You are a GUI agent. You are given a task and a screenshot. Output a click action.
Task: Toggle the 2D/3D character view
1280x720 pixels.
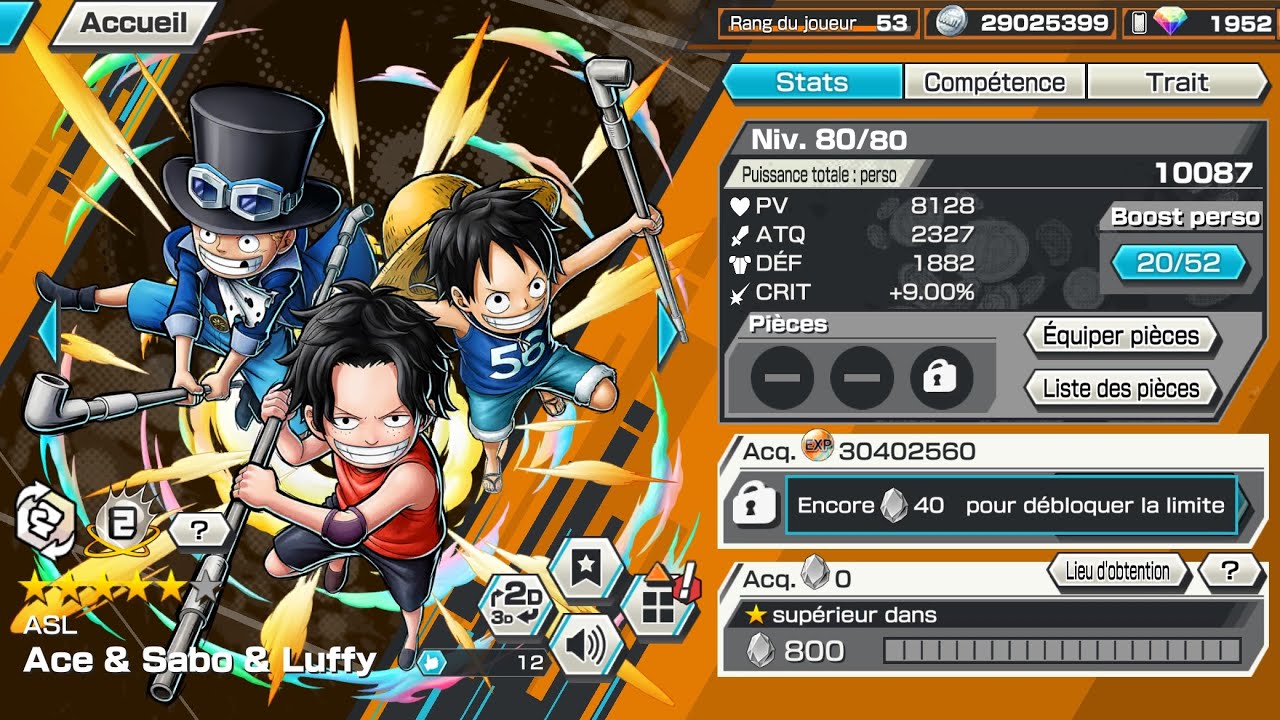click(x=516, y=603)
